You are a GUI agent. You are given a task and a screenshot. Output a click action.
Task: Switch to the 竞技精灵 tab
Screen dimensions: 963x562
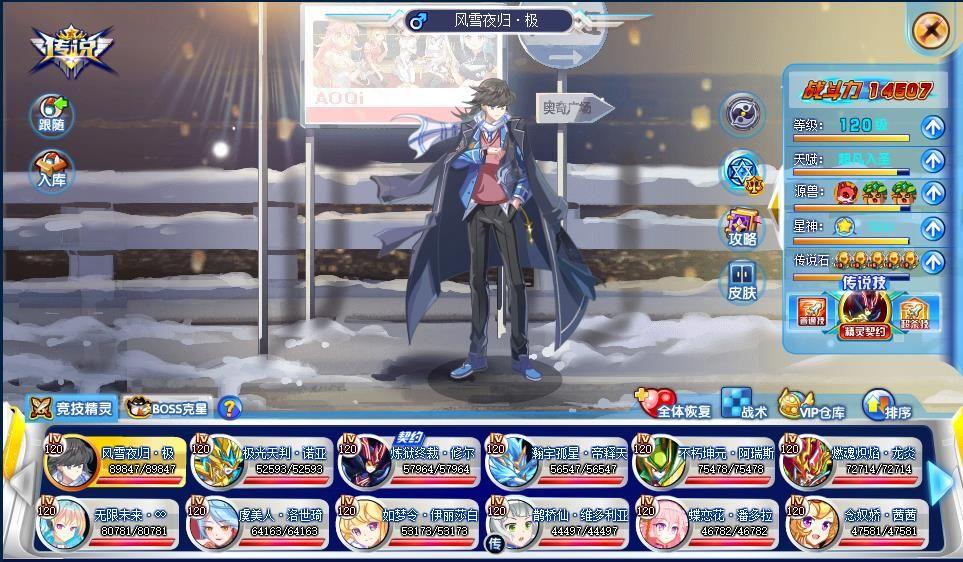(x=72, y=407)
